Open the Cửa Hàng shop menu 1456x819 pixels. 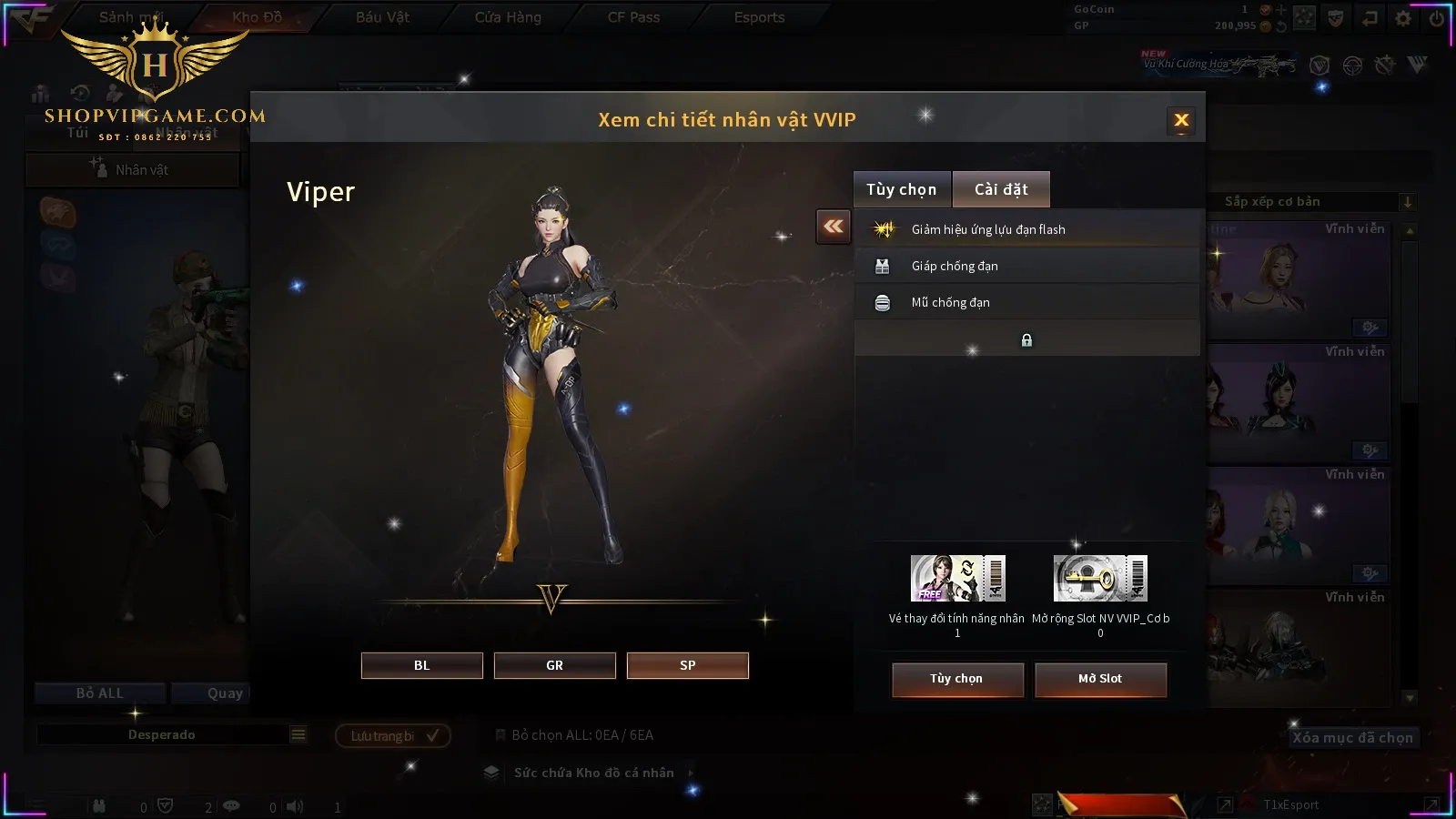[x=508, y=17]
